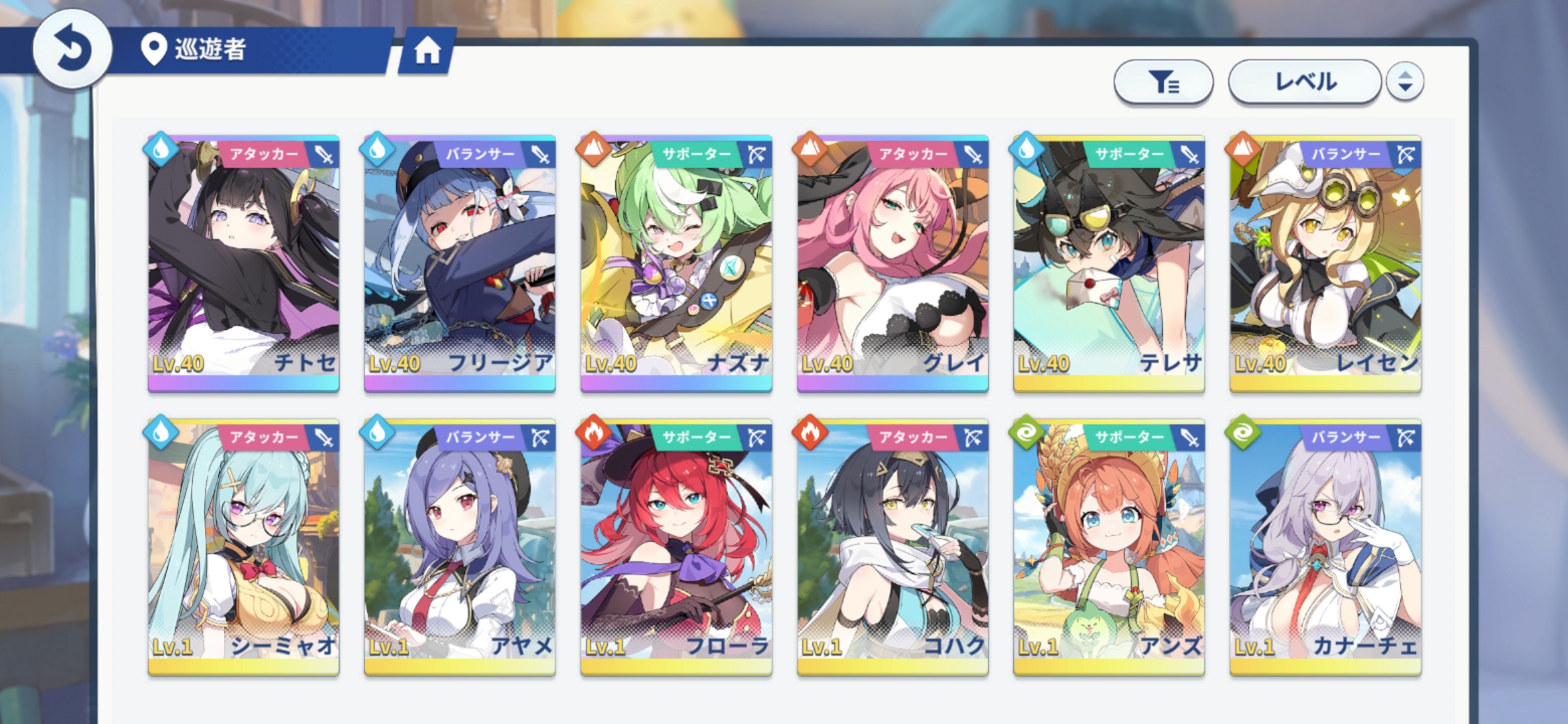Toggle ascending or descending sort order

1405,82
